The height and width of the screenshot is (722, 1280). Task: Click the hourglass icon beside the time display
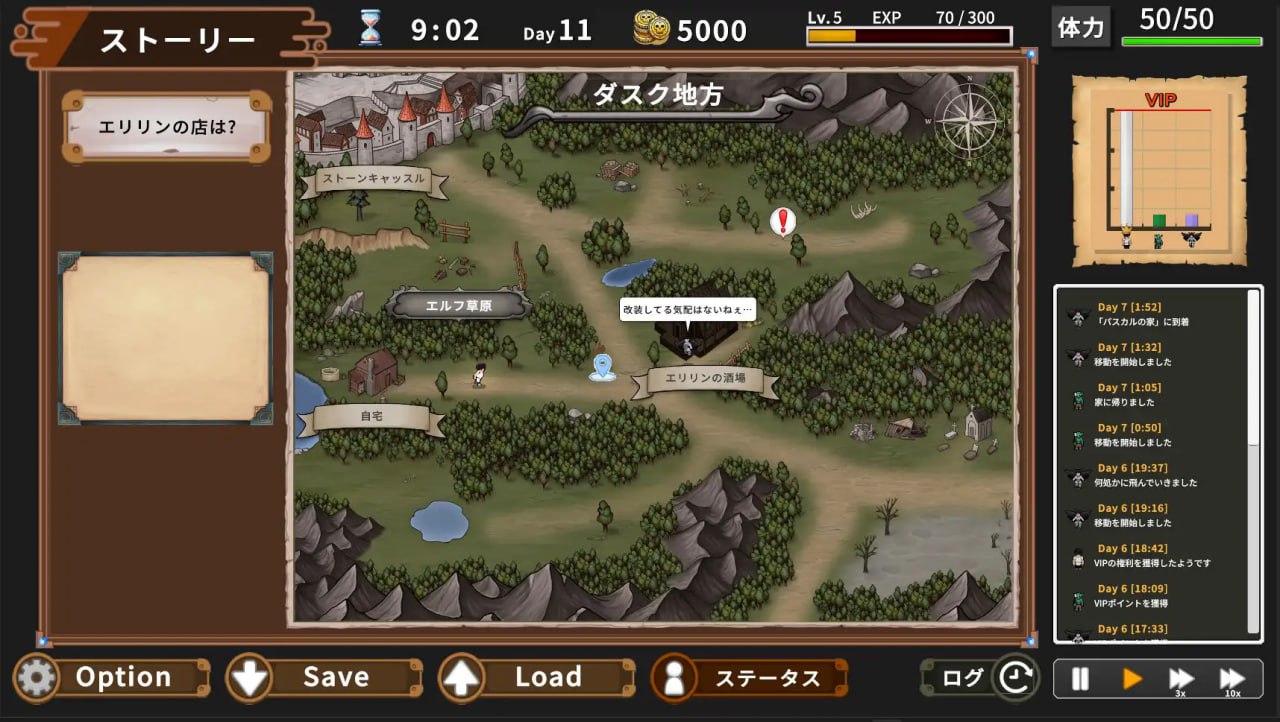coord(371,27)
